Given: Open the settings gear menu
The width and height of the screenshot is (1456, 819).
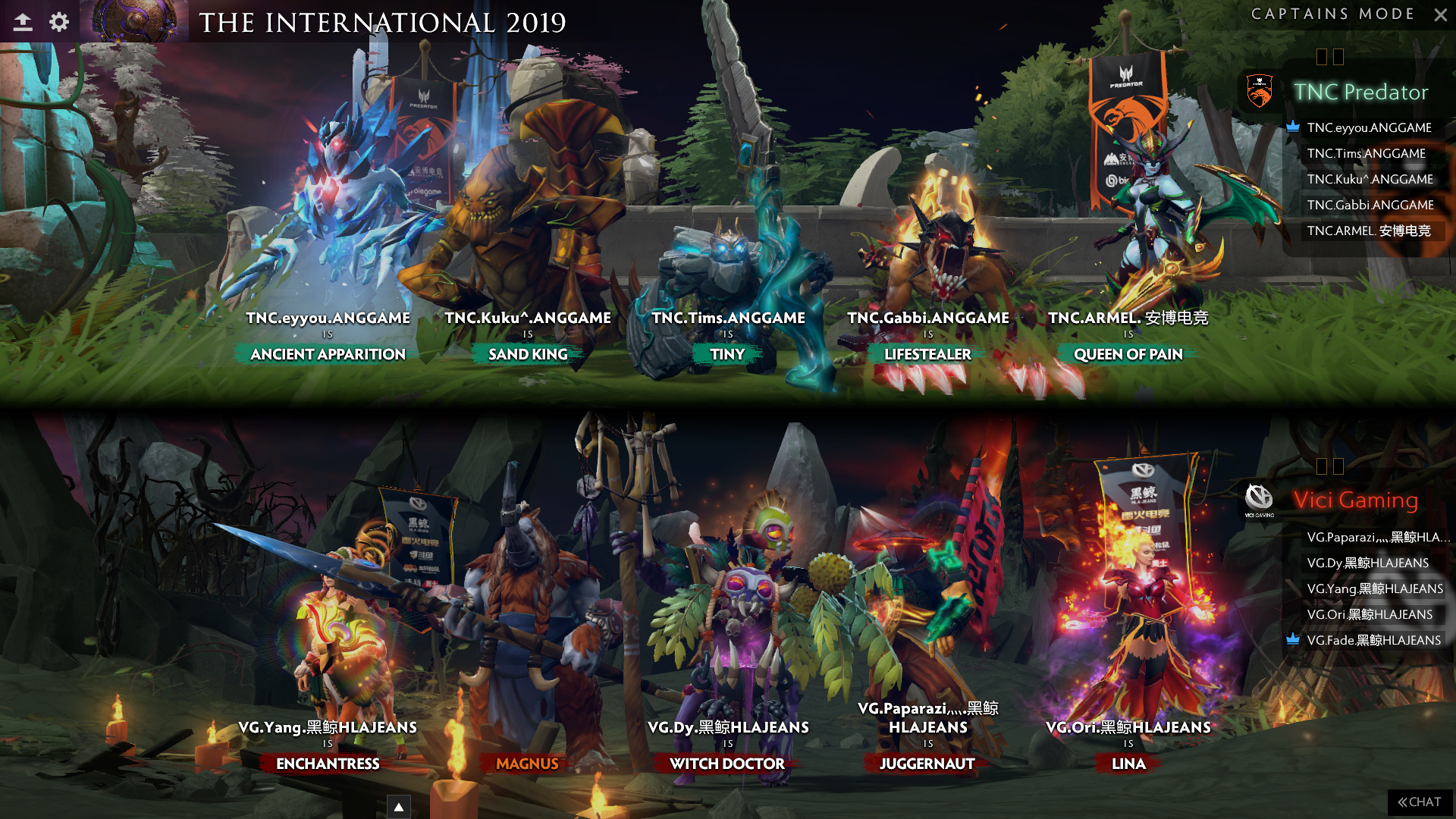Looking at the screenshot, I should pos(59,22).
